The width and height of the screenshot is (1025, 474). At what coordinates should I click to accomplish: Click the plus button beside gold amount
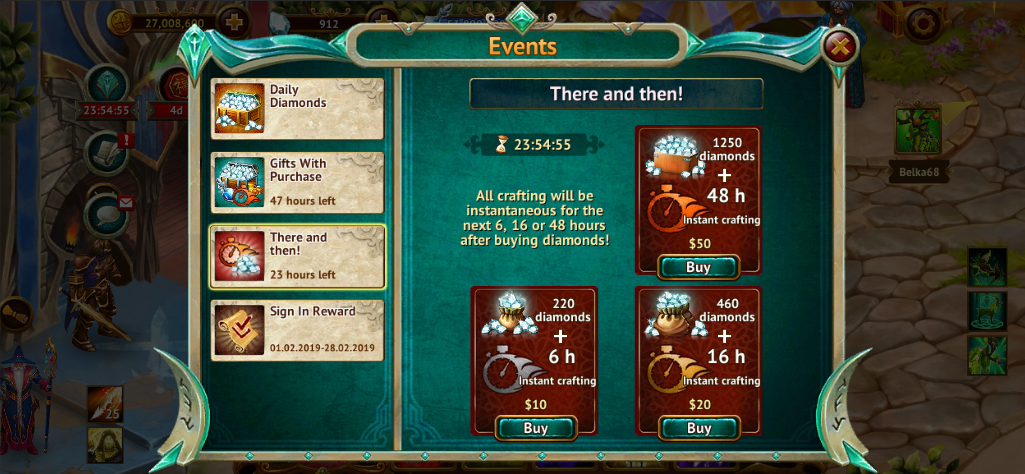pyautogui.click(x=233, y=22)
